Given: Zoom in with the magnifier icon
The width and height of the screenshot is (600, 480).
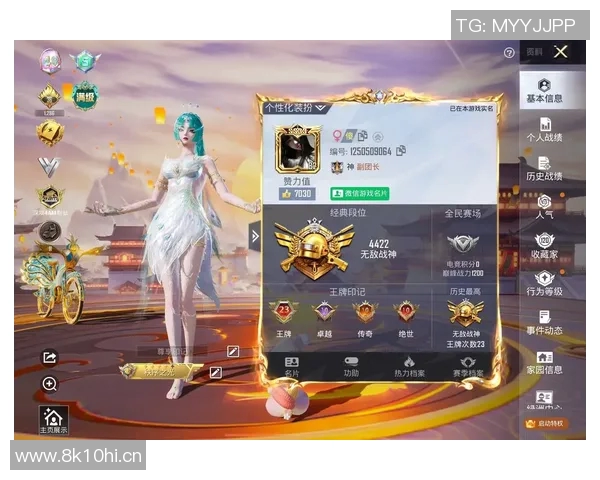Looking at the screenshot, I should [x=50, y=384].
